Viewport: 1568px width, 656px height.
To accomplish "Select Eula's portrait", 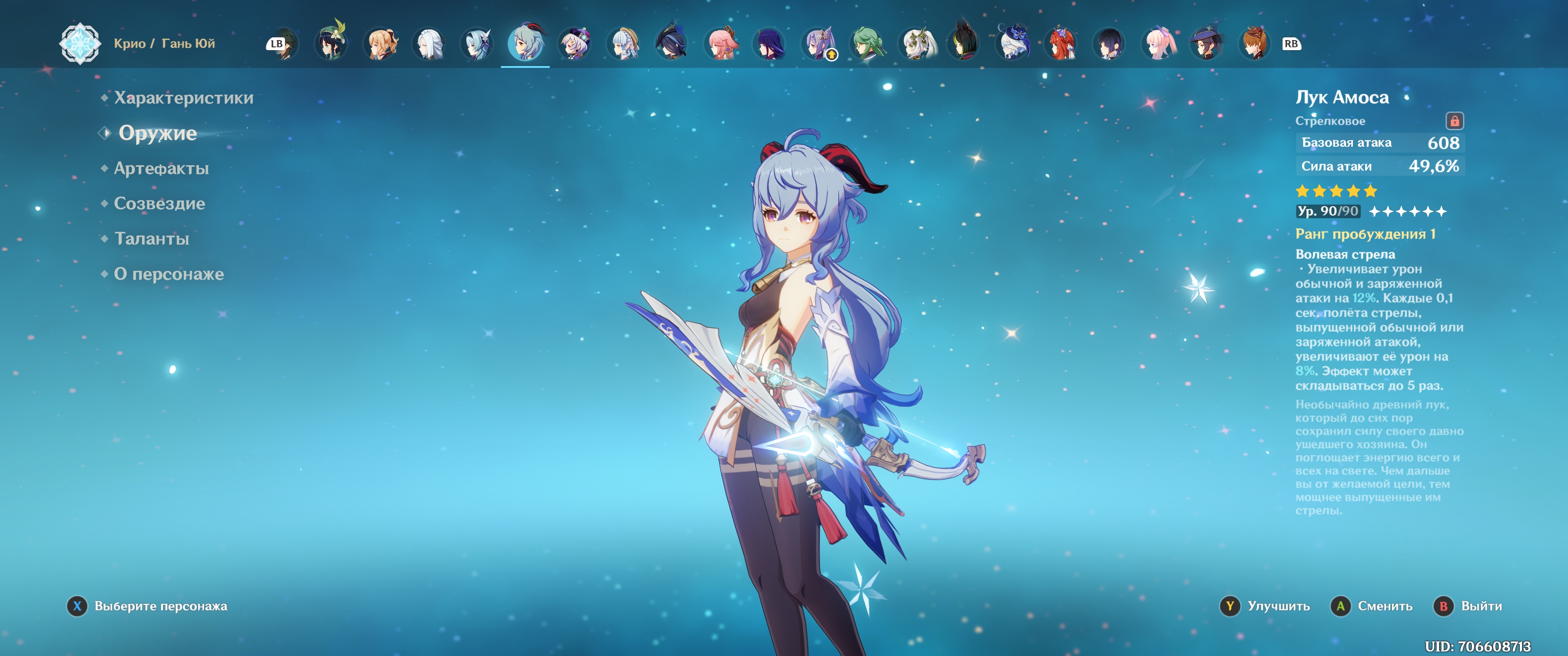I will pos(477,43).
